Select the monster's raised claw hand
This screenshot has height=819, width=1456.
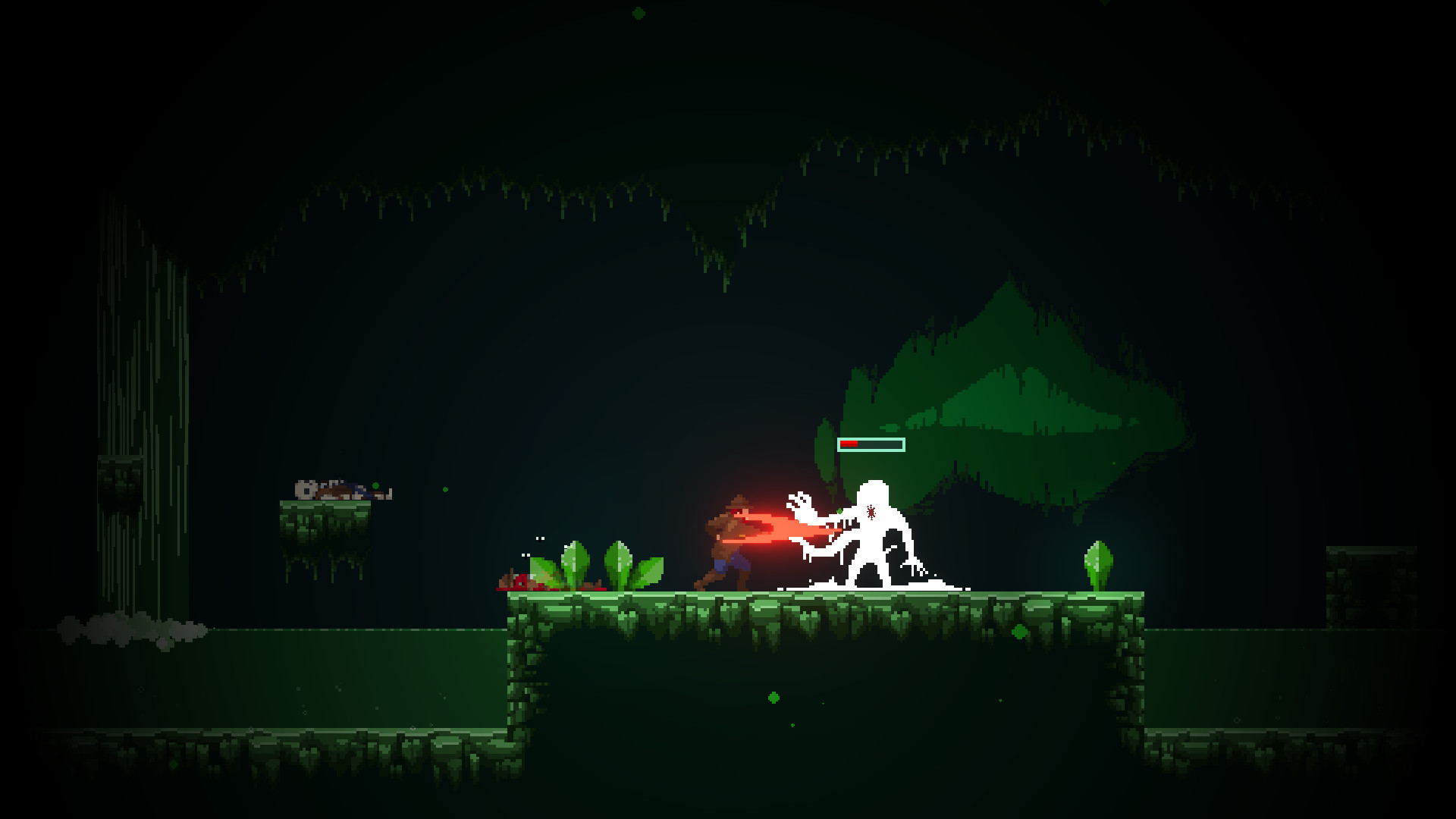798,502
